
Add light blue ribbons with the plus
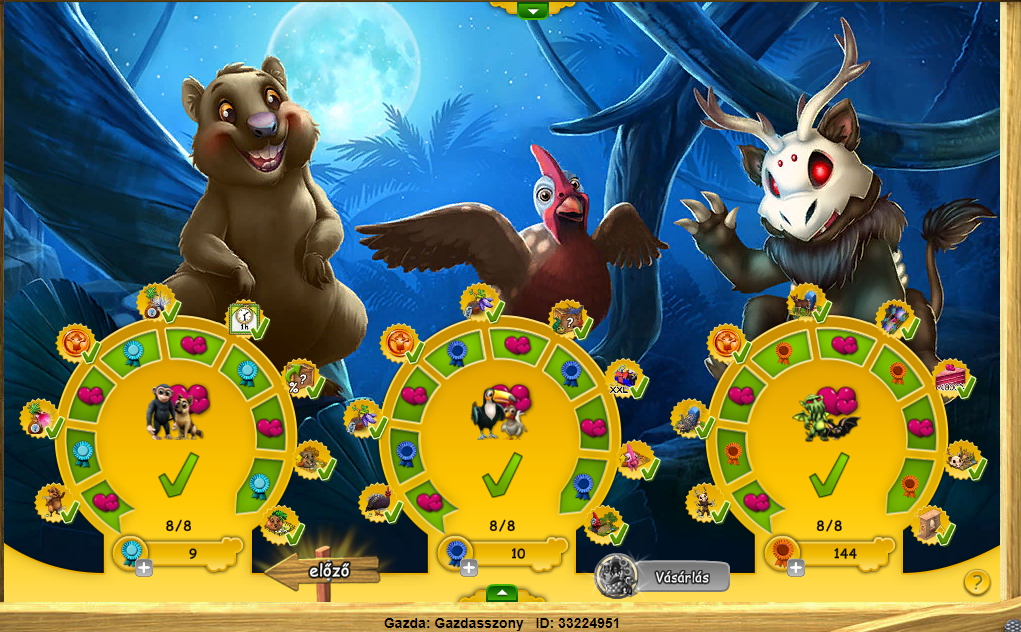[144, 568]
